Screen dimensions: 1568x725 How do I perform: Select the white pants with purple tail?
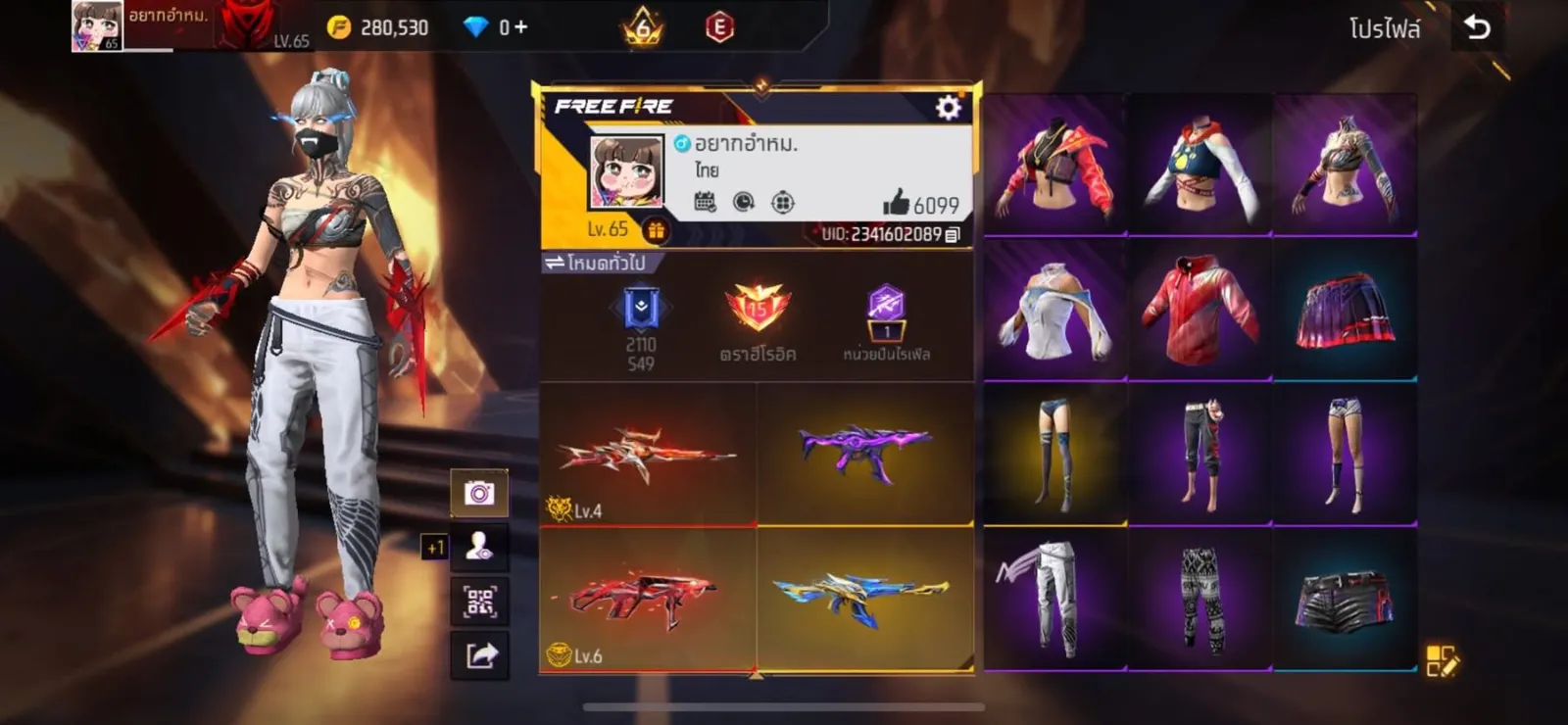pos(1054,598)
